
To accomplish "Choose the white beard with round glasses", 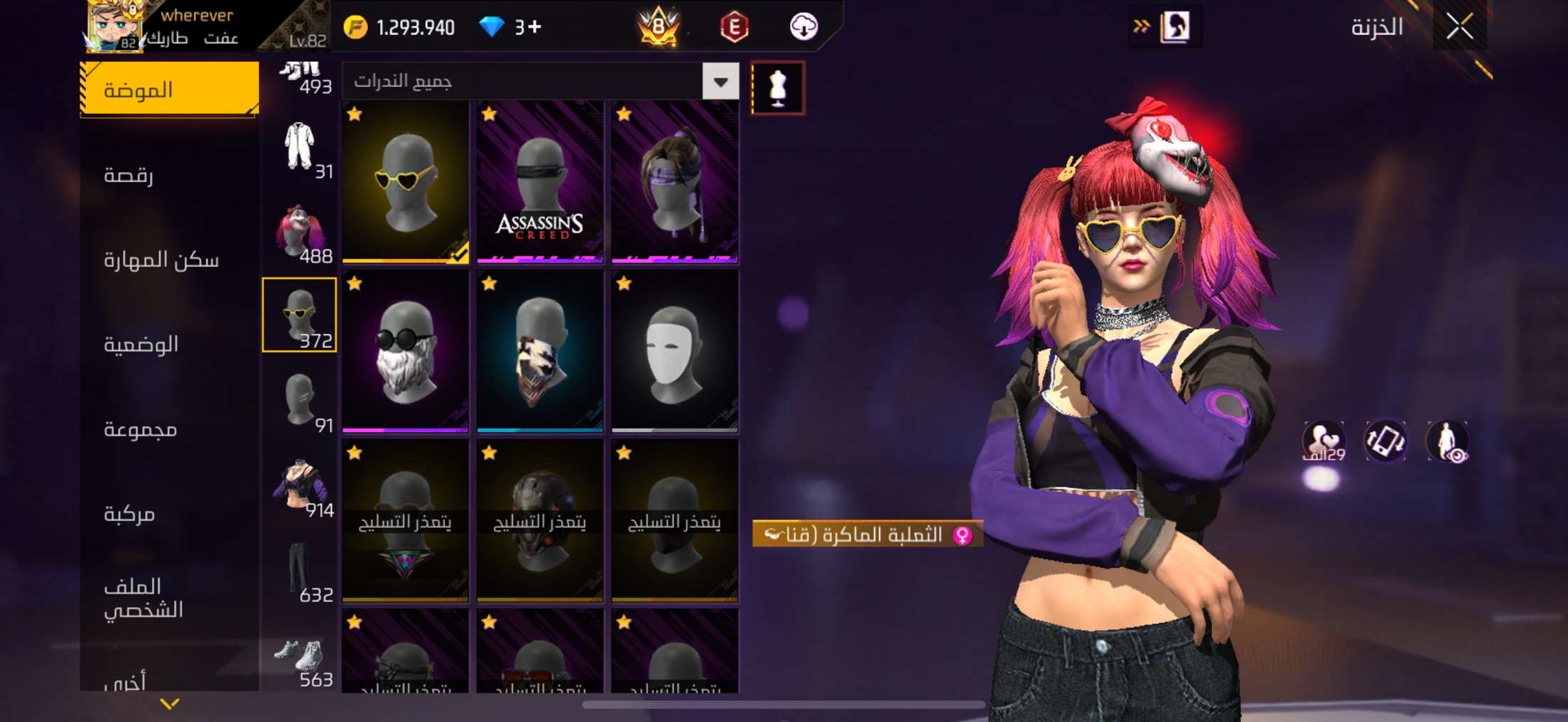I will [x=405, y=352].
